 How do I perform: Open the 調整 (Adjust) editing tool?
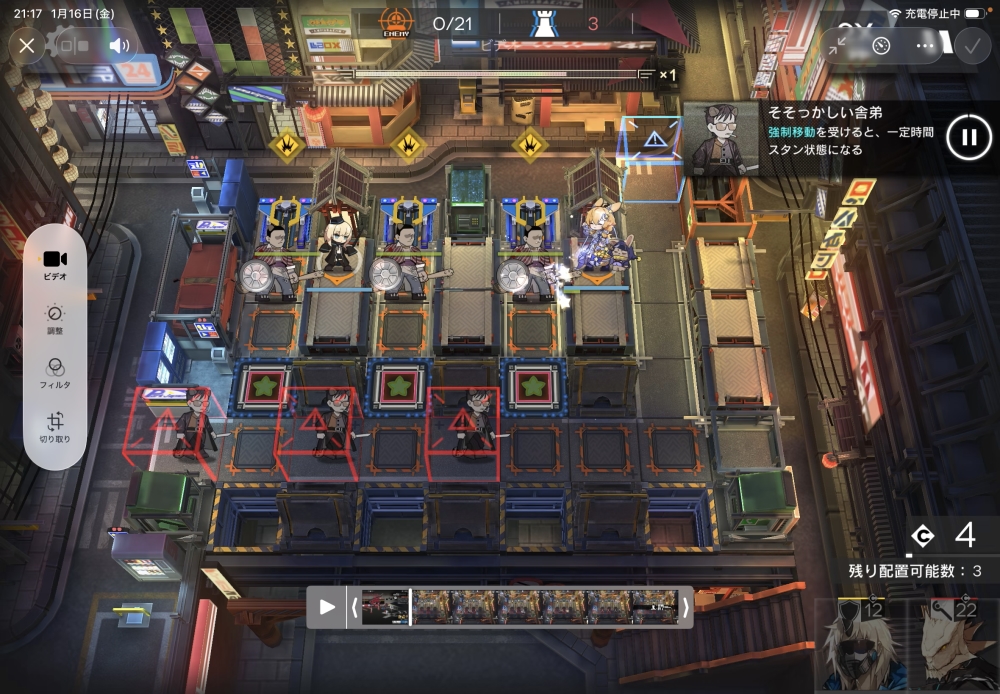55,319
